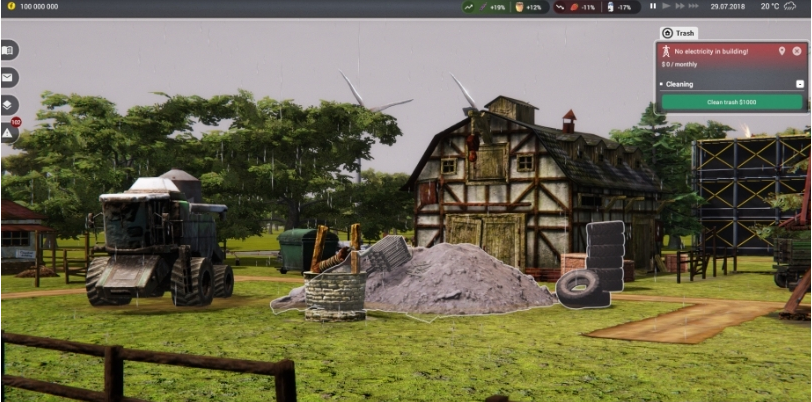The height and width of the screenshot is (402, 812).
Task: Close the Trash info panel
Action: point(798,50)
